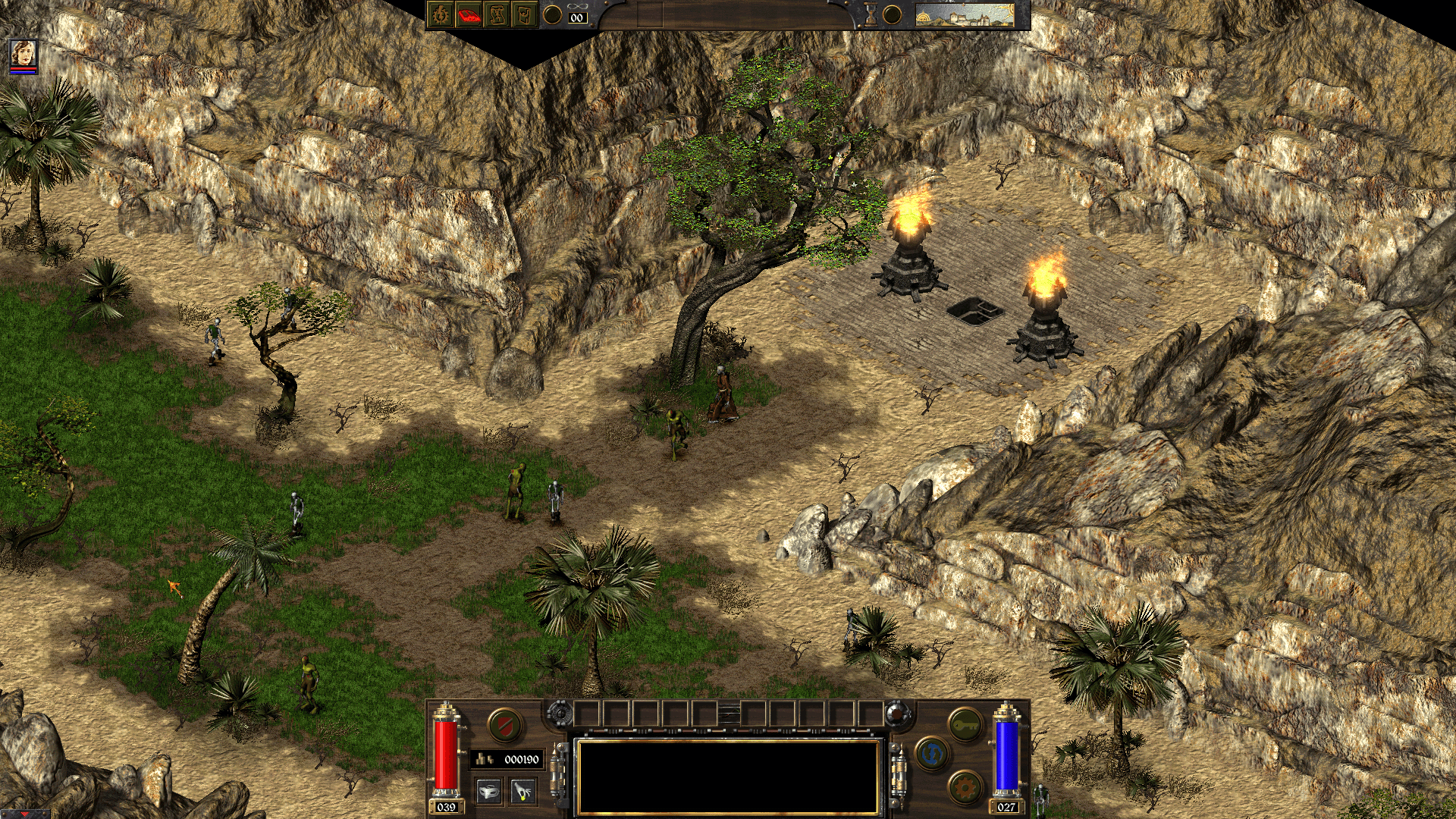This screenshot has width=1456, height=819.
Task: Click the black message log window
Action: coord(728,776)
